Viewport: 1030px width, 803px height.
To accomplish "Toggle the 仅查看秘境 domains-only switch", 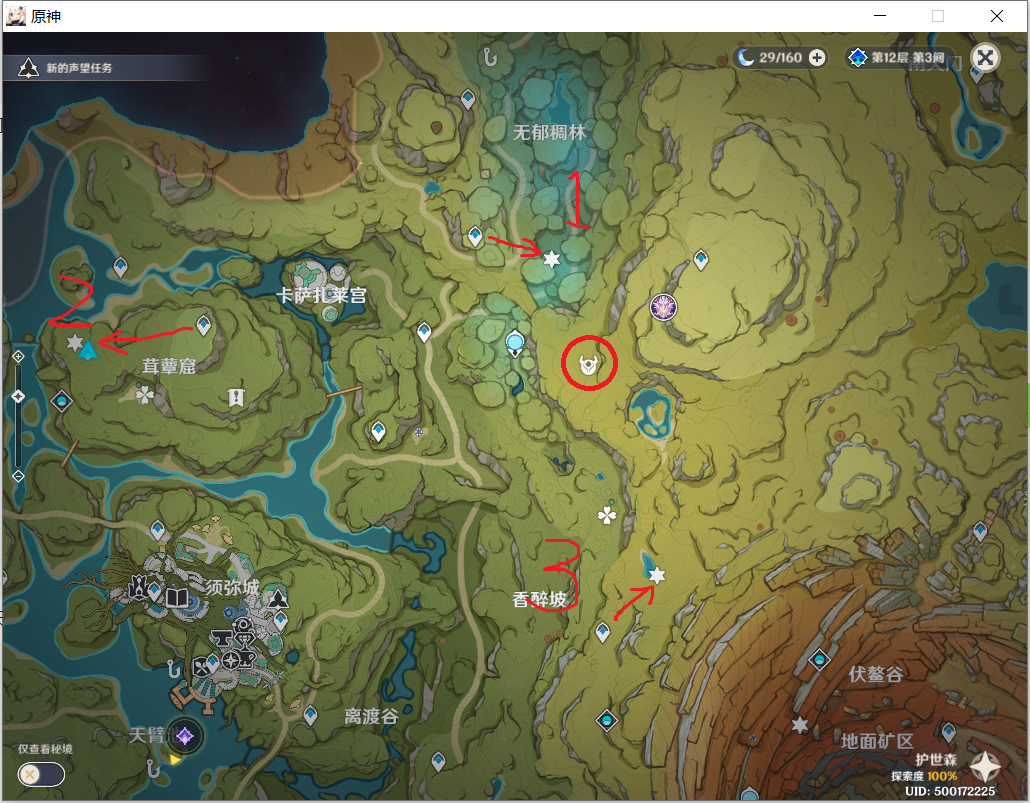I will click(41, 774).
